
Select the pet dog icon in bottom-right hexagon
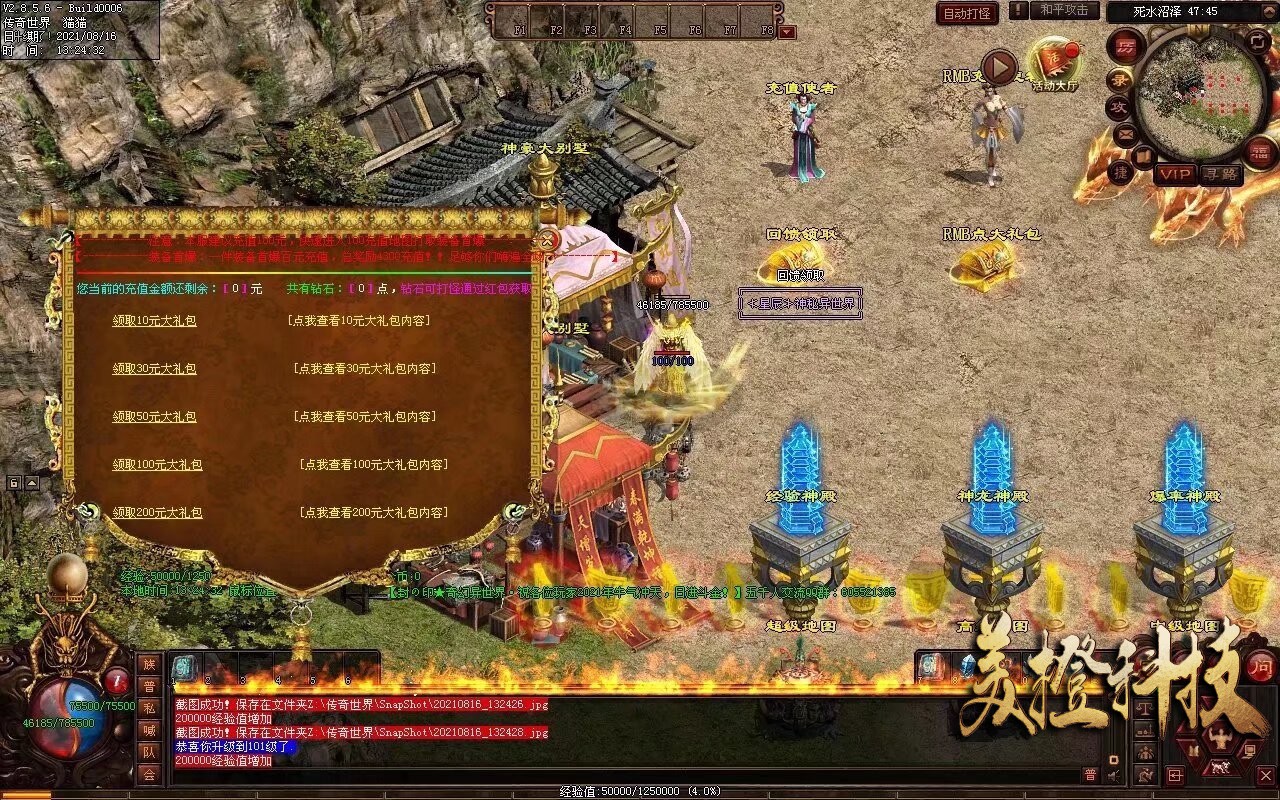(x=1220, y=767)
